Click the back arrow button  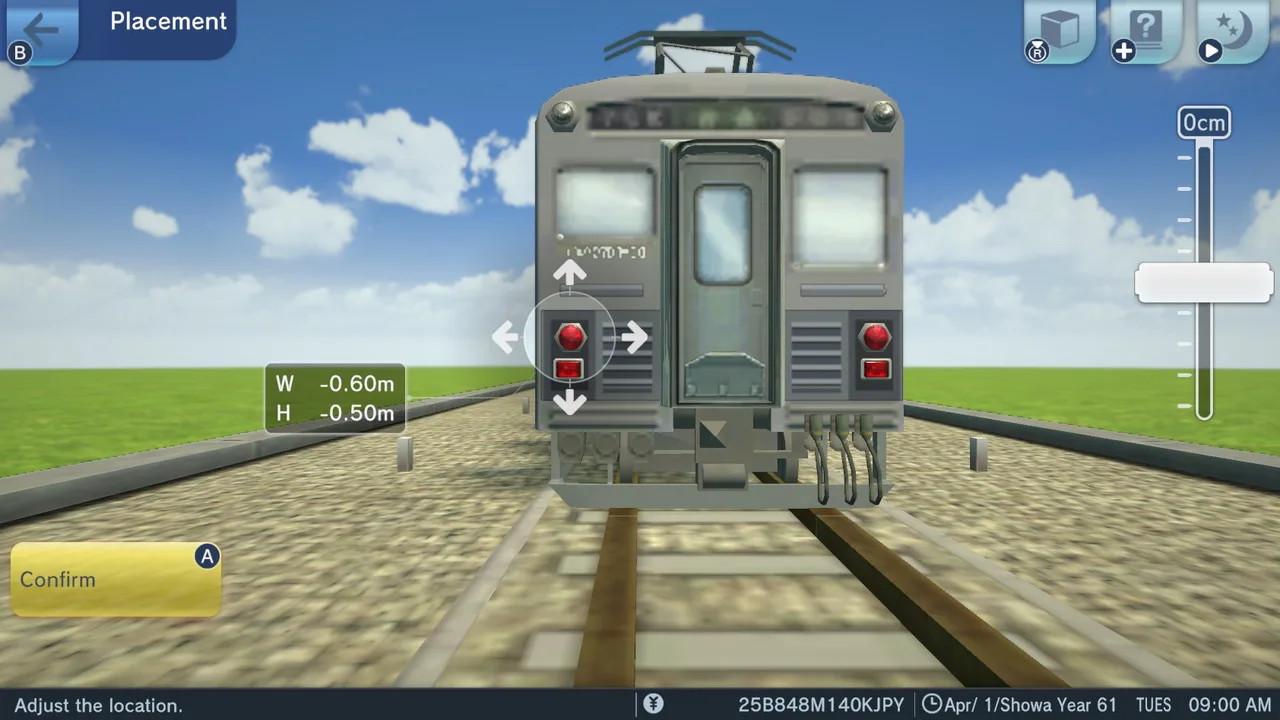click(40, 29)
